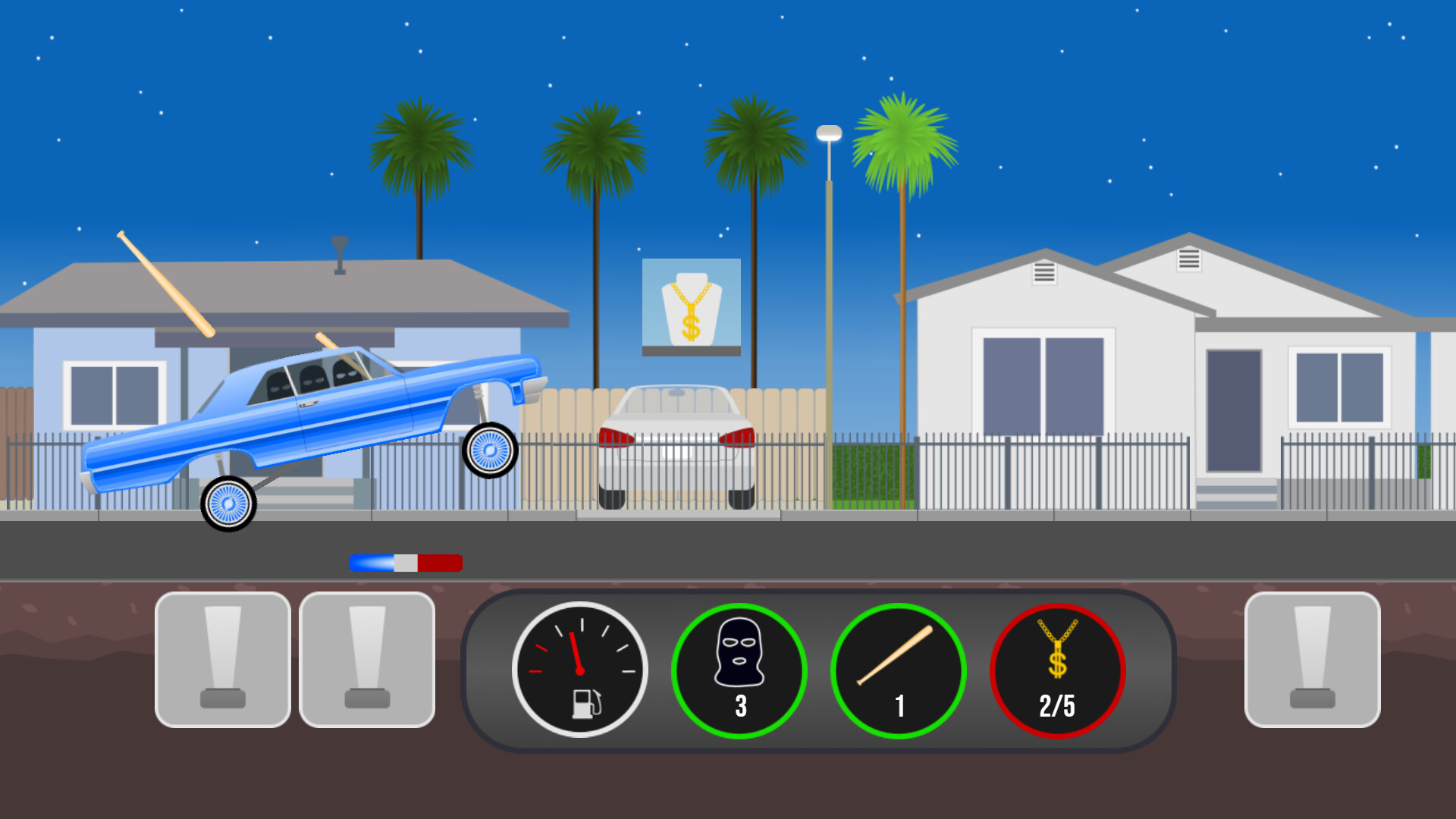Click the gold chain jewelry shop sign
Viewport: 1456px width, 819px height.
tap(690, 303)
